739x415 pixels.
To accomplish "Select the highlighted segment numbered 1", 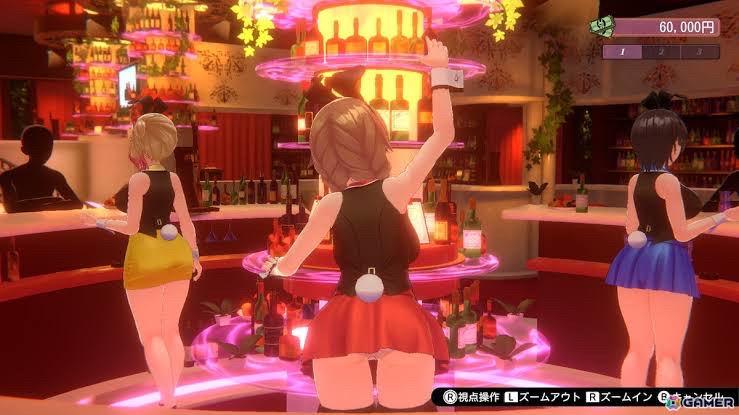I will tap(622, 51).
